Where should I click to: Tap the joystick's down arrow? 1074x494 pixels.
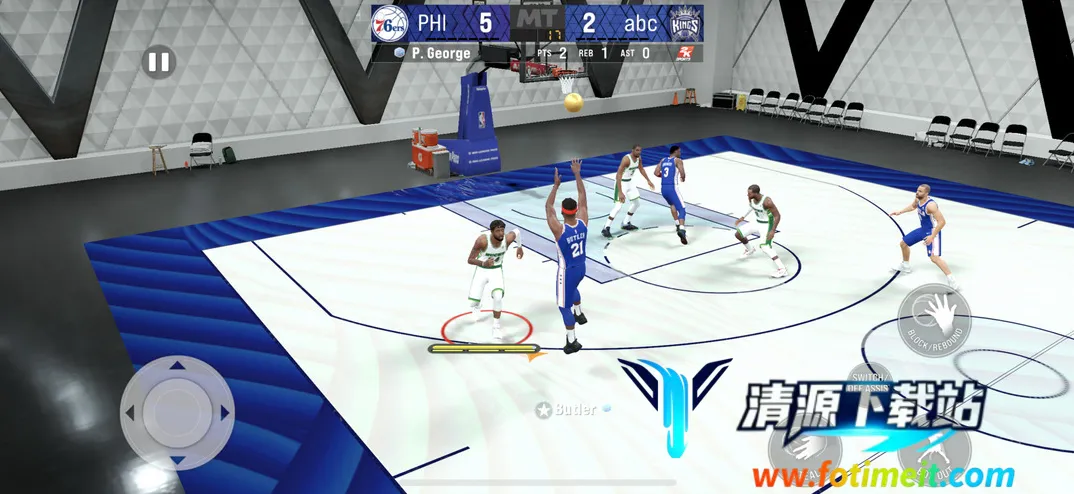177,459
